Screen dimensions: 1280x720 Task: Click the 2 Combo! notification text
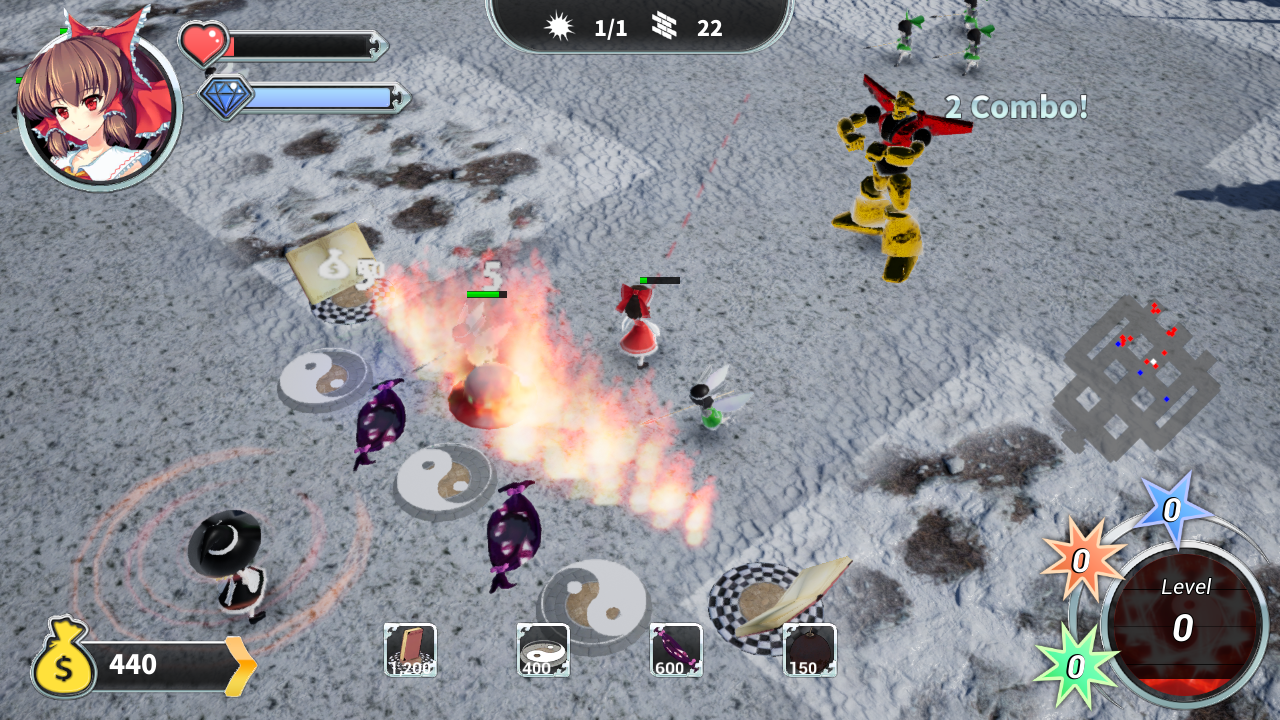[x=1015, y=108]
